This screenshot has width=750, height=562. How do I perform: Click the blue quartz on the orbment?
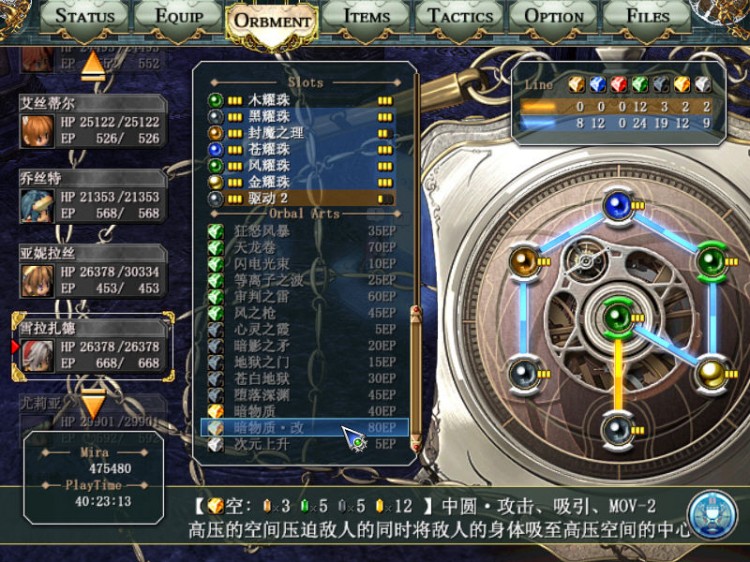[617, 206]
